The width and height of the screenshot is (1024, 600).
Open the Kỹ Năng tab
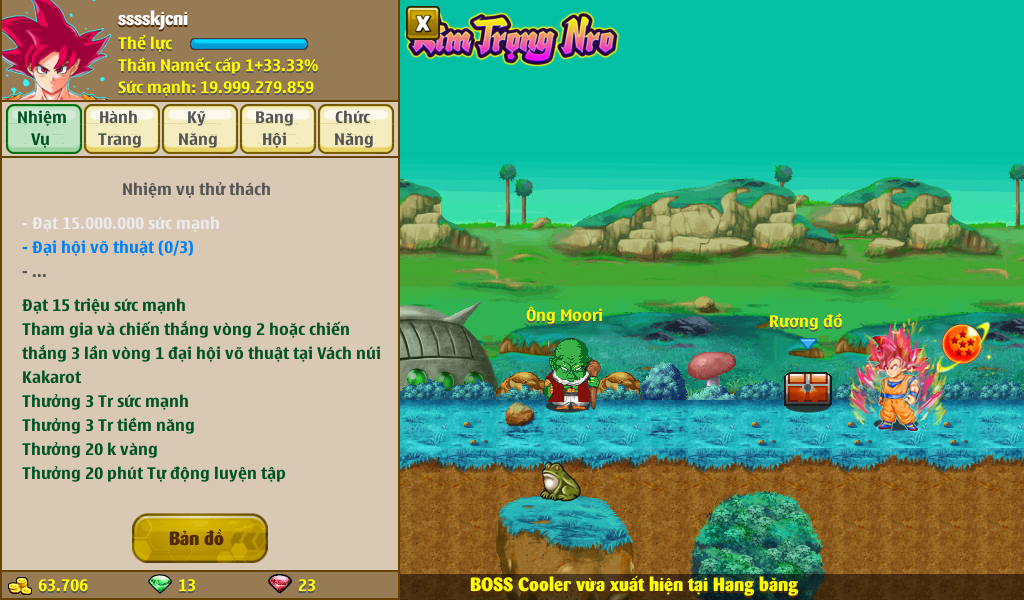pos(199,129)
